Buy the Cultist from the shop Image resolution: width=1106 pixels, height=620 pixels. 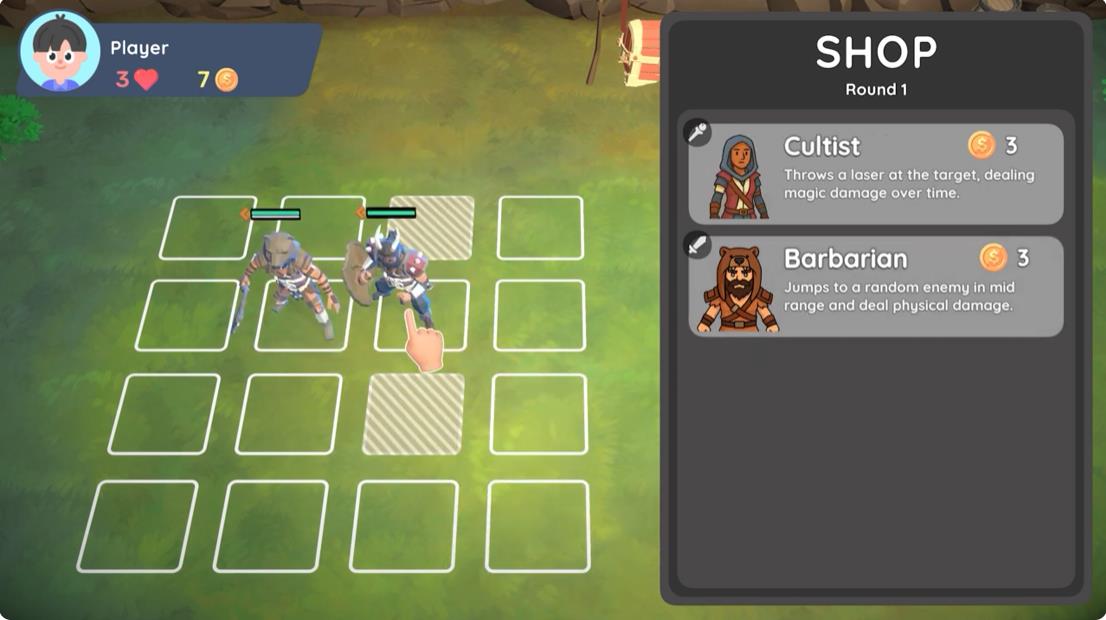tap(875, 174)
